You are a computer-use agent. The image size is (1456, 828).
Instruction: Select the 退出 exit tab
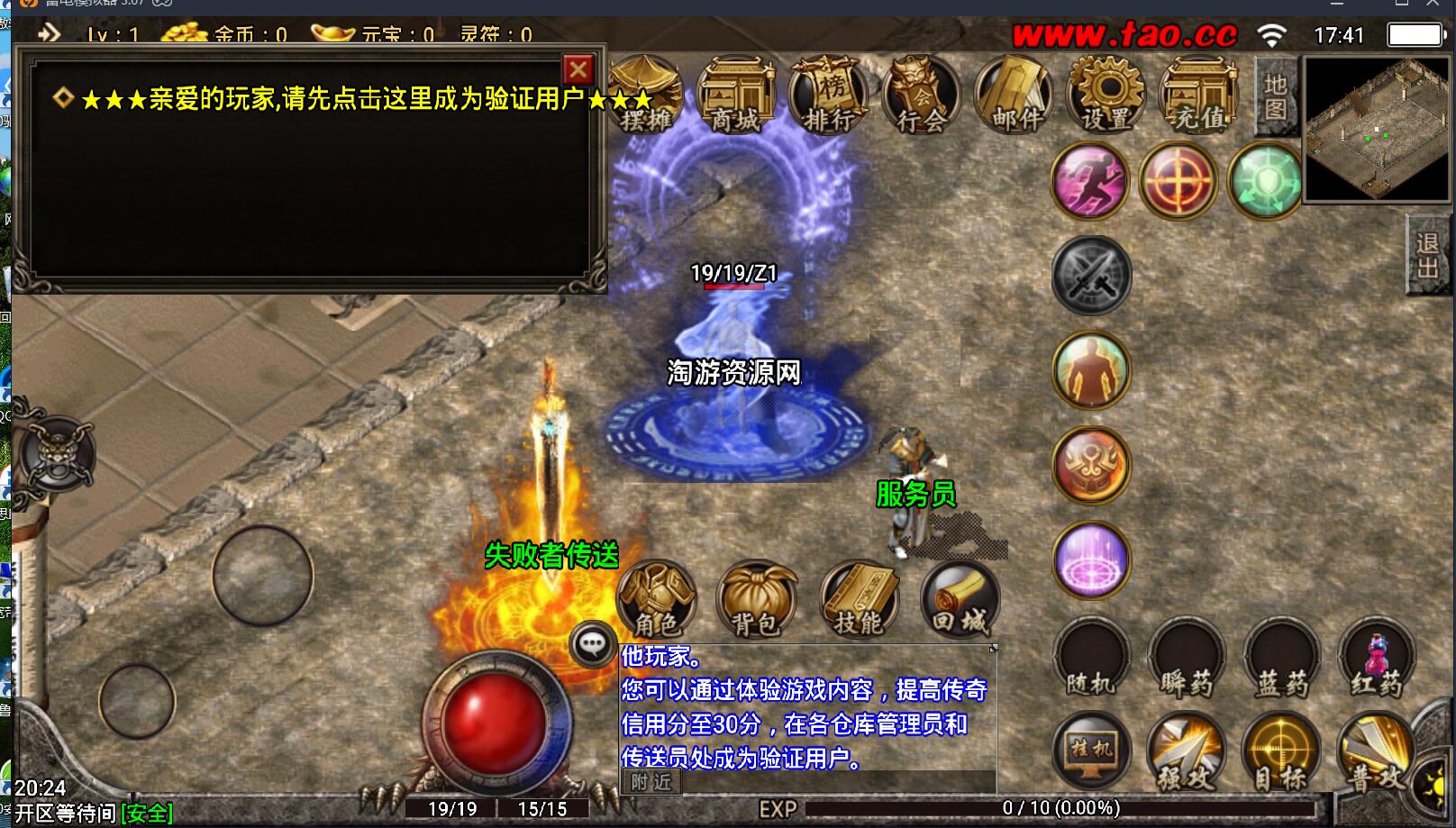point(1428,256)
